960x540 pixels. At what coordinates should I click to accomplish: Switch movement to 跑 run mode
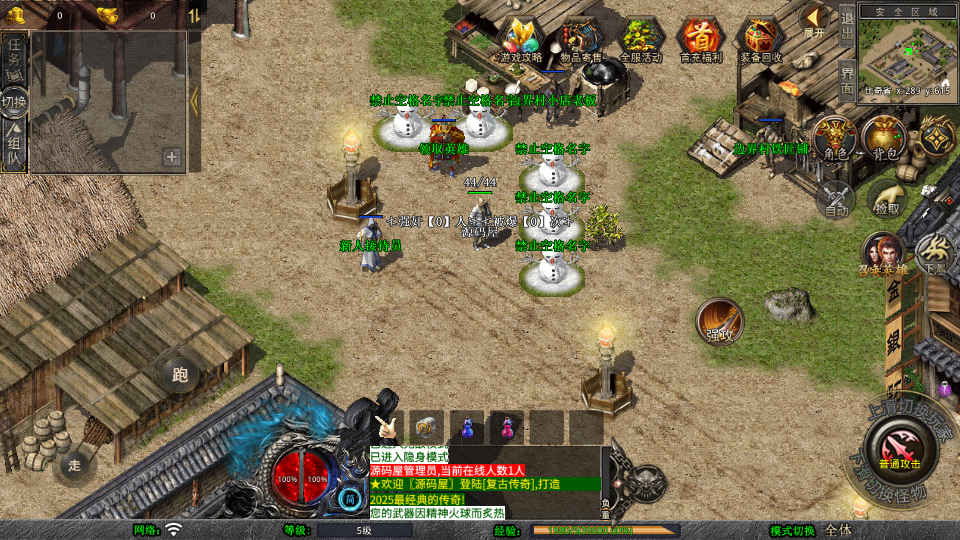coord(181,375)
